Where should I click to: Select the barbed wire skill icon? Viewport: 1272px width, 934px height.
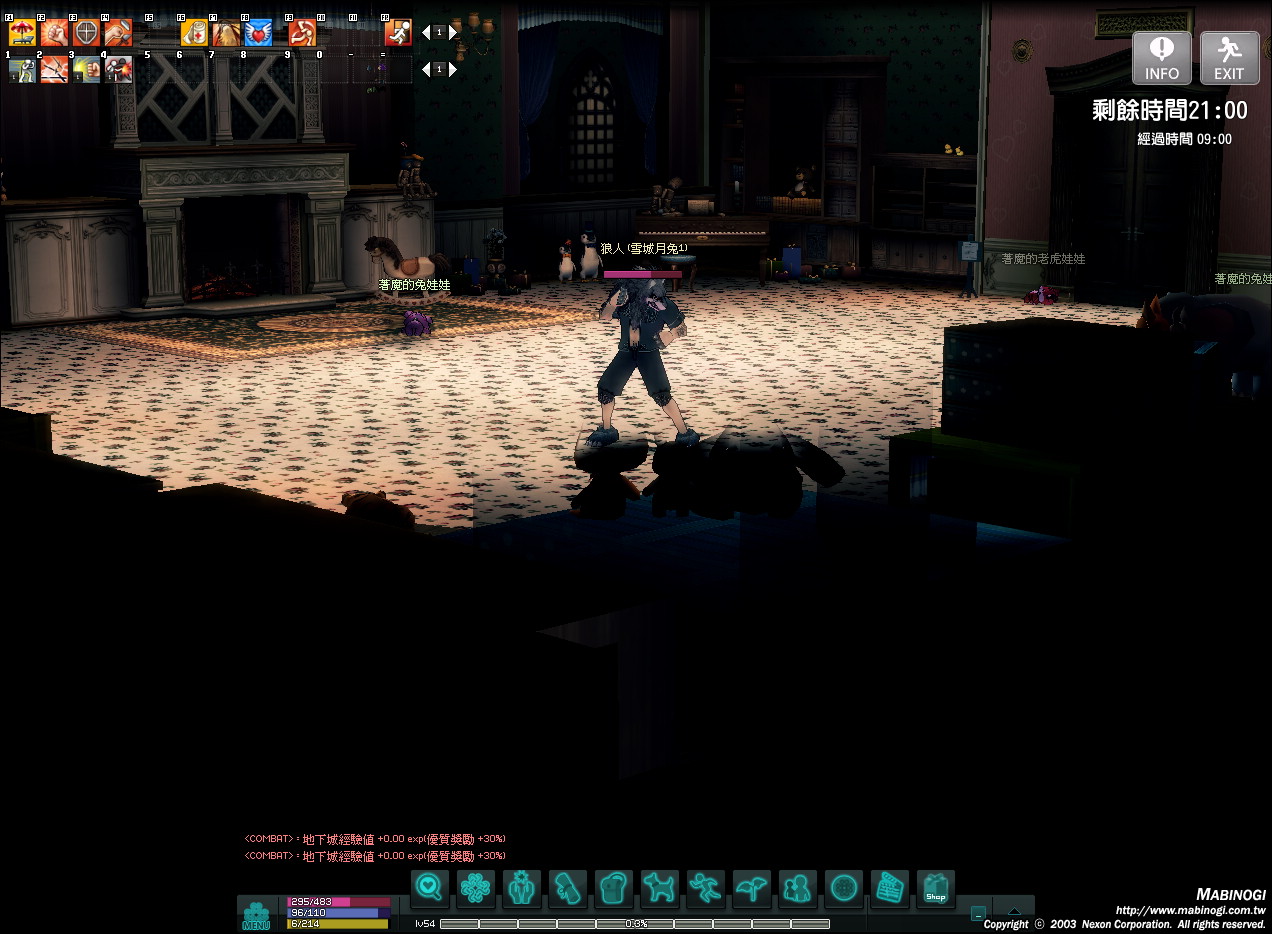[54, 69]
